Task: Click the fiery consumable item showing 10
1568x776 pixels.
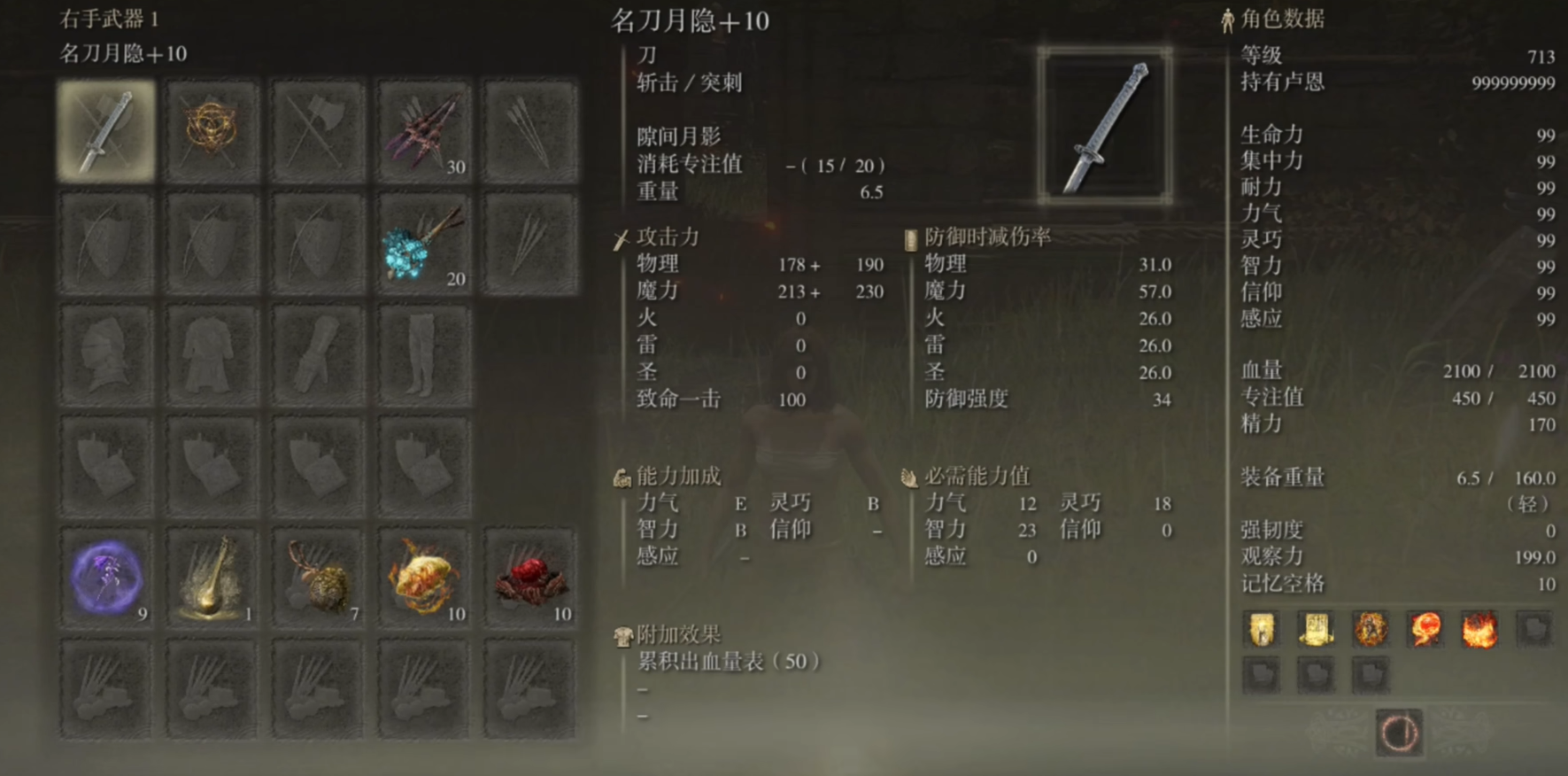Action: 423,578
